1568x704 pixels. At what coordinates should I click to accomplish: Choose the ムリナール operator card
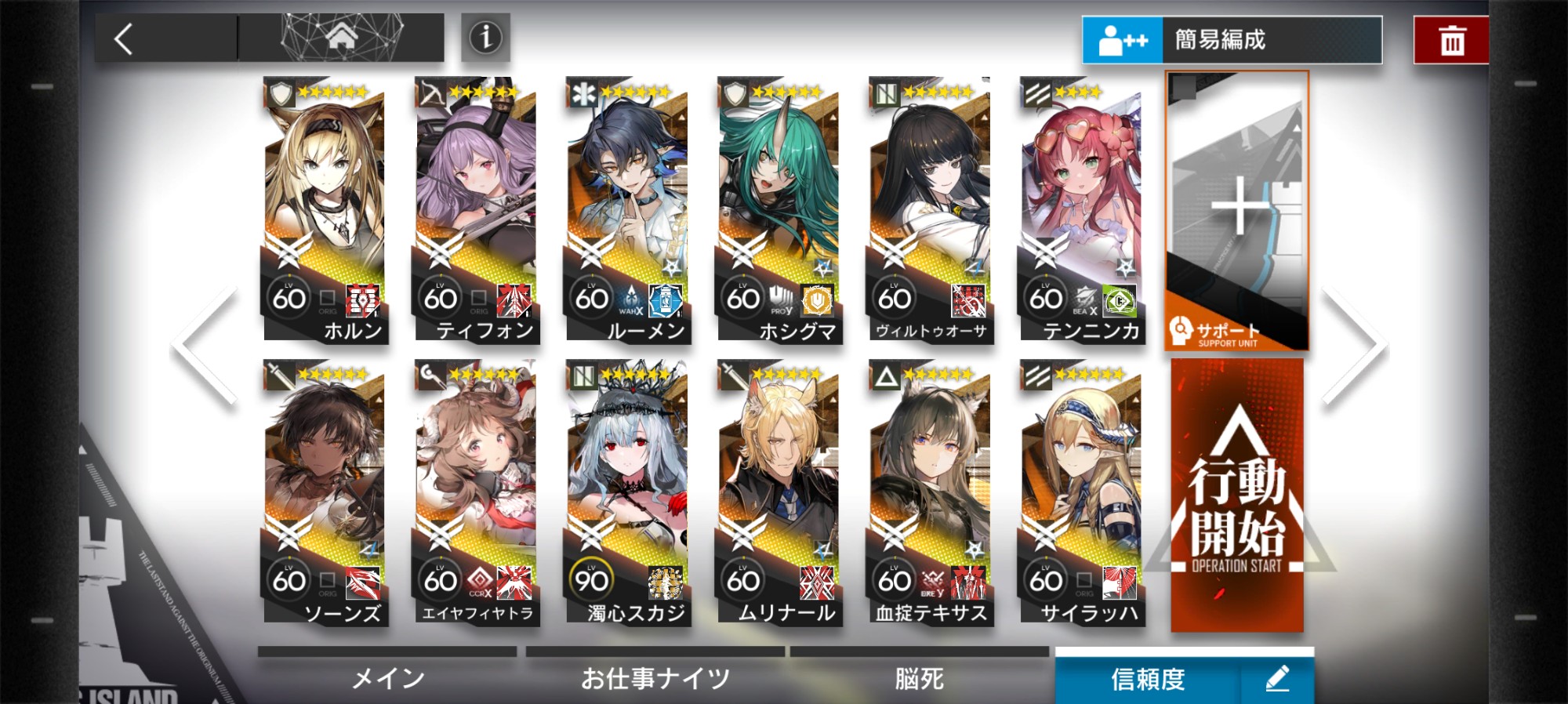778,492
